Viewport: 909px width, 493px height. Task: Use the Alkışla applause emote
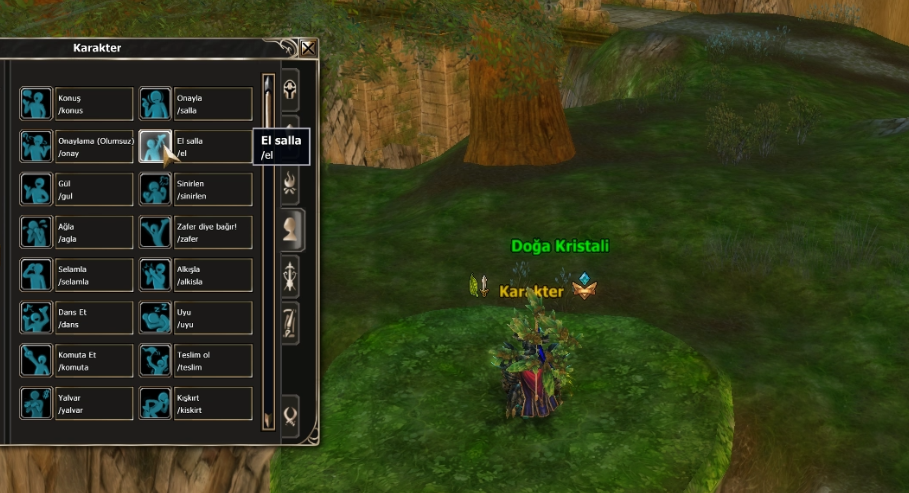[155, 275]
